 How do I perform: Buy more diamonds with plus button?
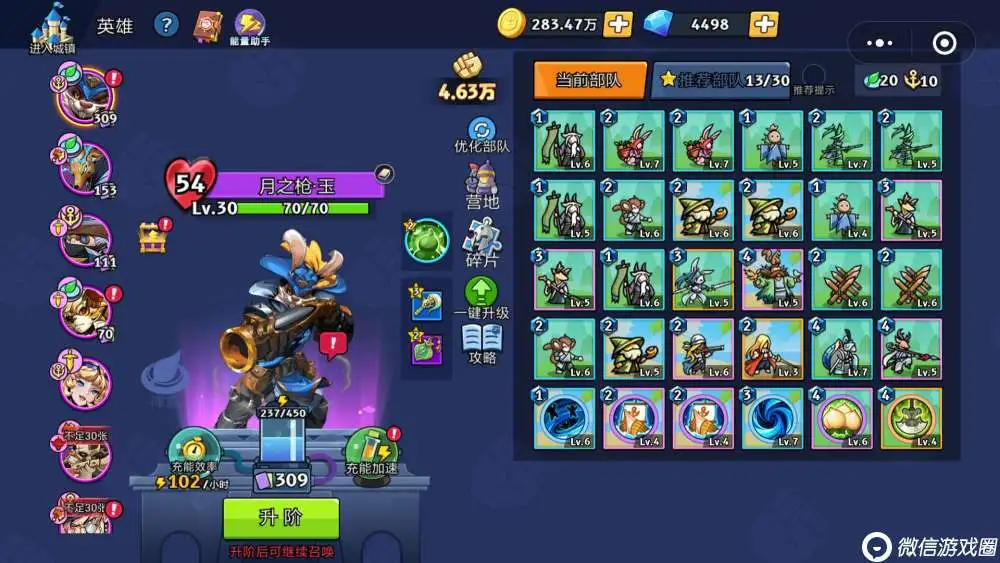[x=763, y=23]
